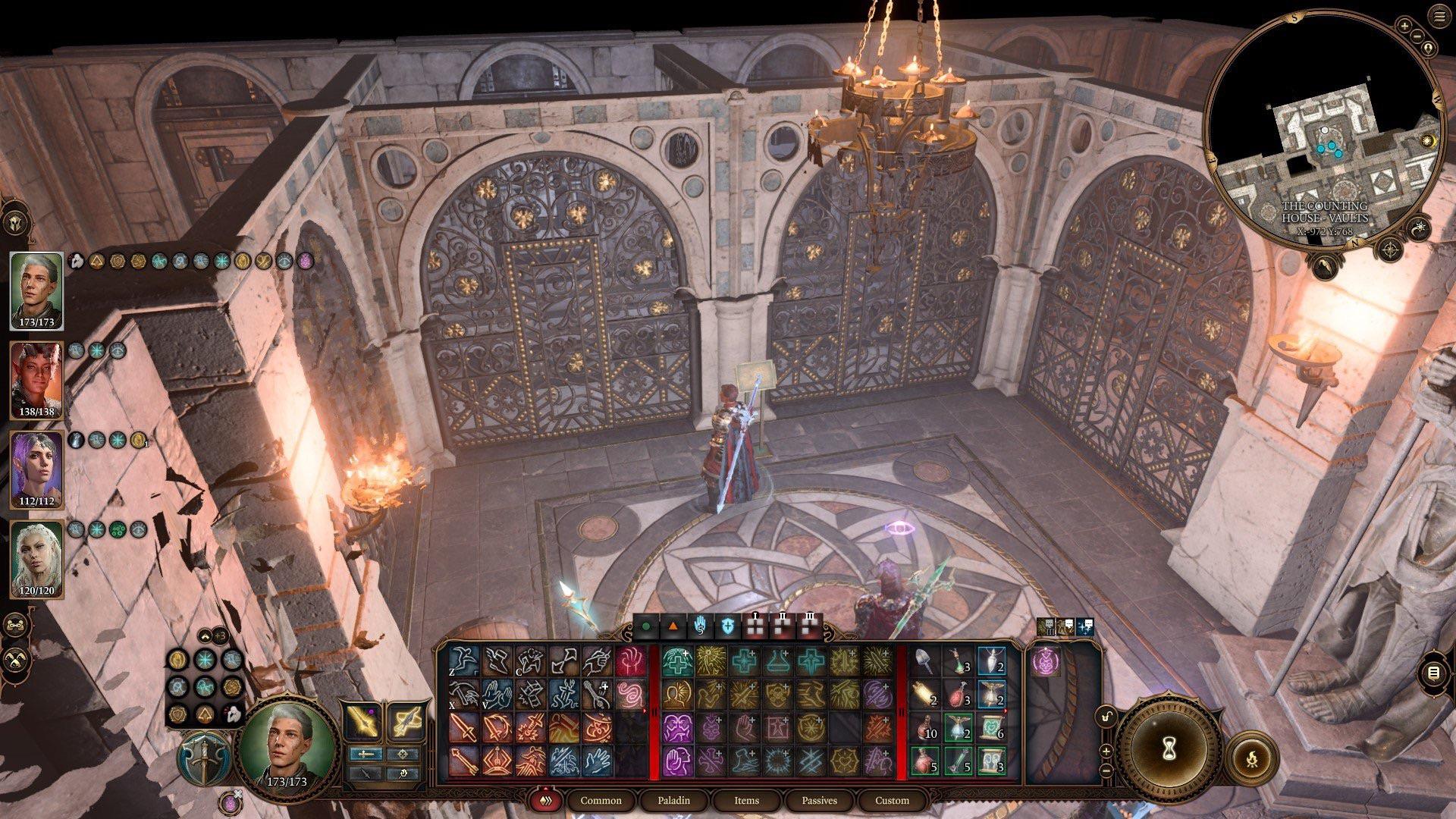This screenshot has height=819, width=1456.
Task: Open the Passives hotbar tab
Action: [819, 800]
